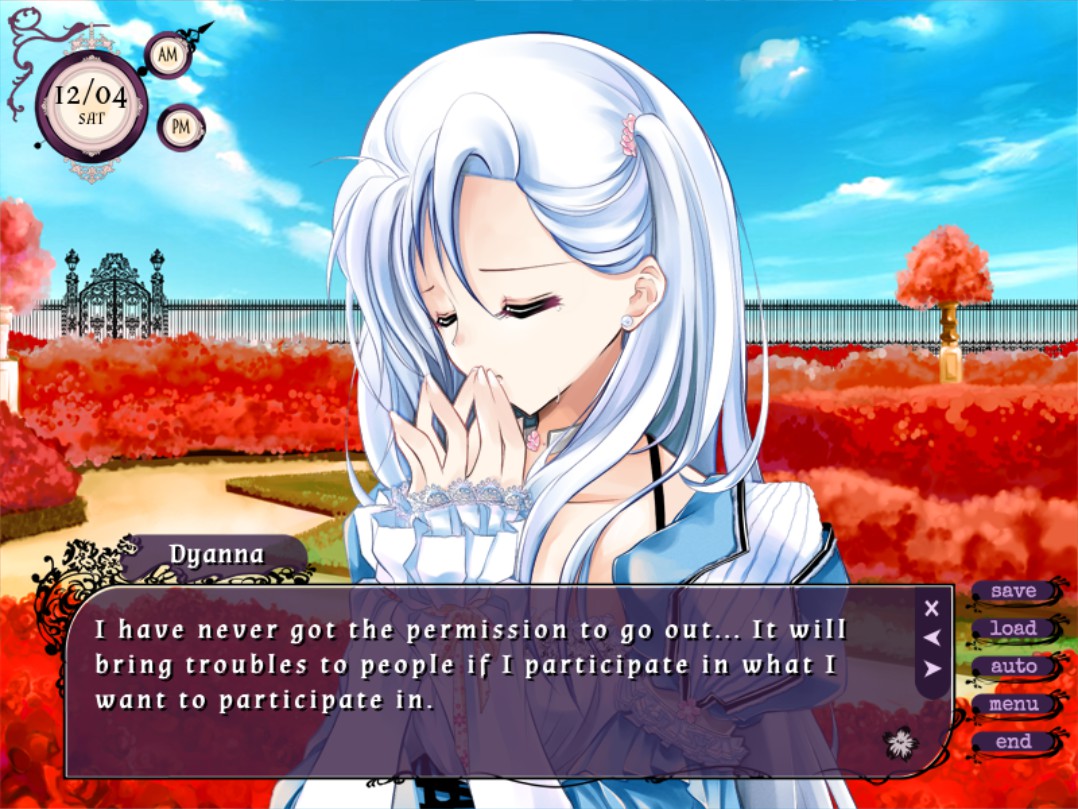Image resolution: width=1078 pixels, height=809 pixels.
Task: Advance dialogue with the right arrow
Action: click(x=932, y=668)
